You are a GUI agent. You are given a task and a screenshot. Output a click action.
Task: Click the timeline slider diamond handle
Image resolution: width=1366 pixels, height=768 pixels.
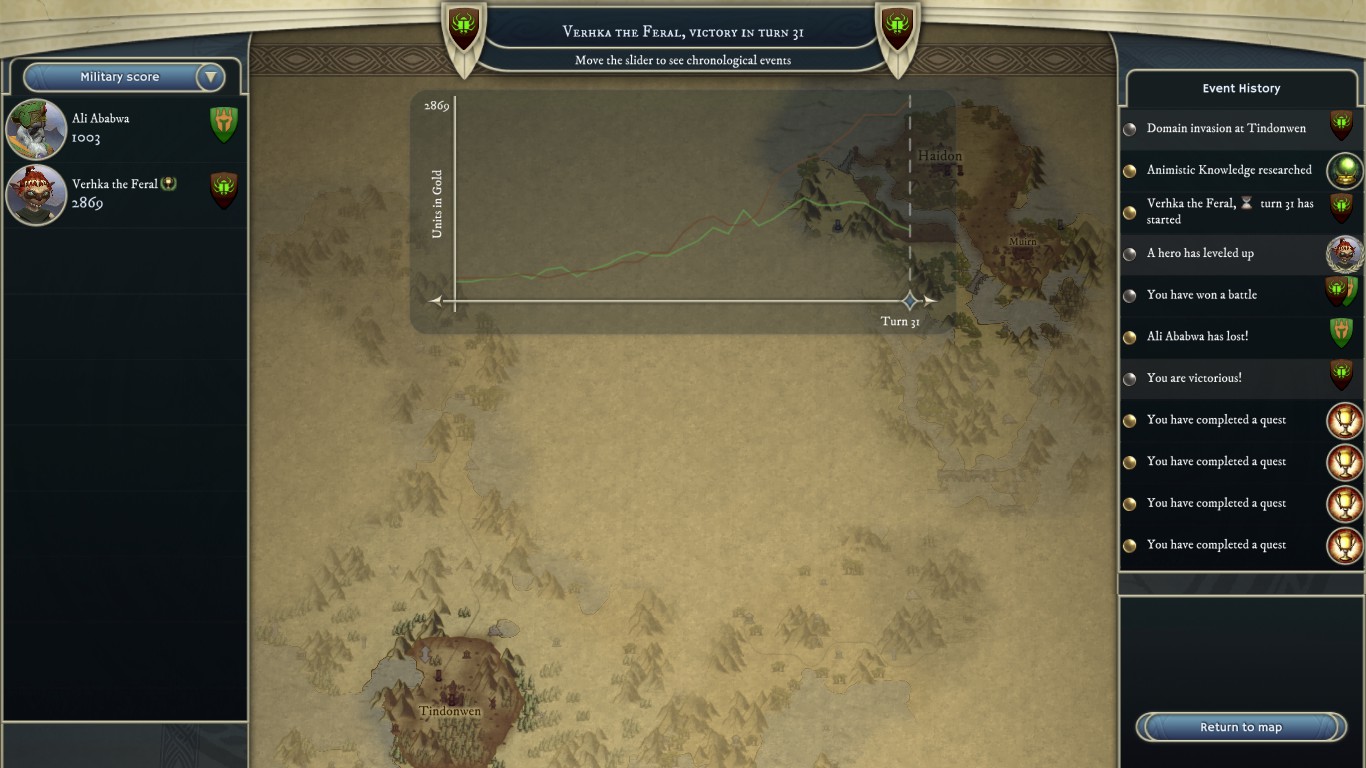[x=909, y=301]
